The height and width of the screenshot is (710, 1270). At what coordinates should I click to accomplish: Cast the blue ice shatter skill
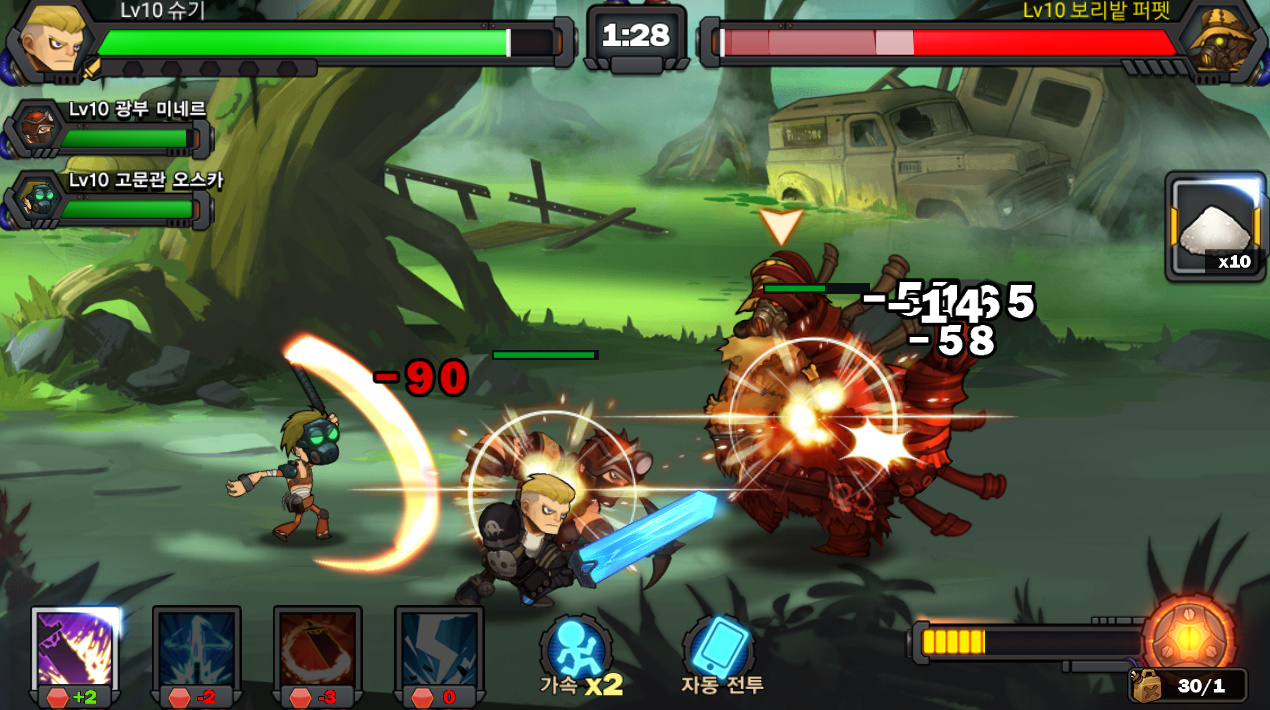pos(439,648)
